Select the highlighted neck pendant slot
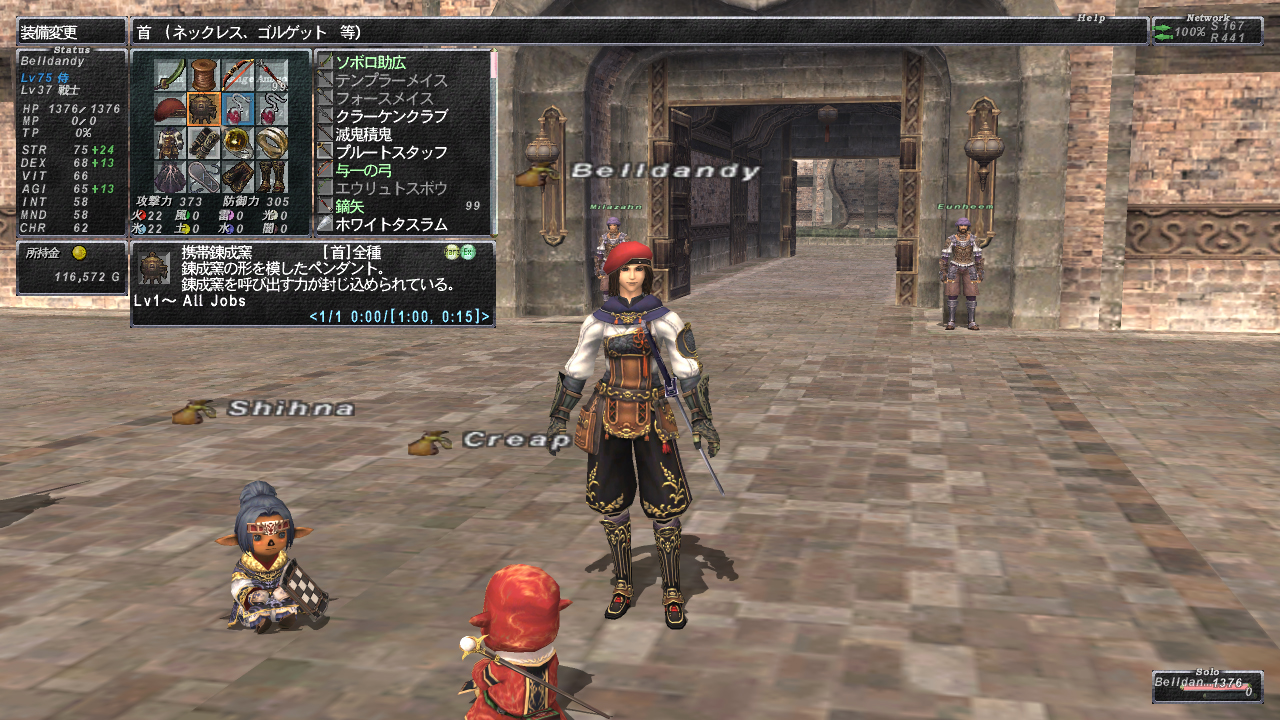 pyautogui.click(x=205, y=109)
